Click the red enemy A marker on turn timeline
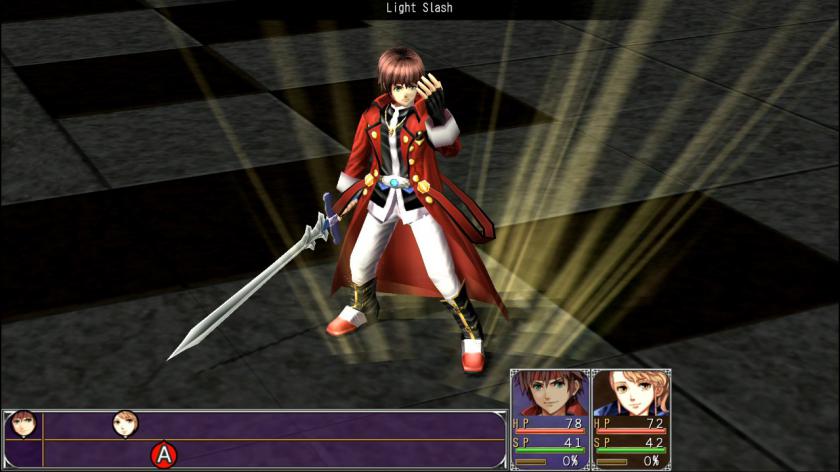 (162, 455)
